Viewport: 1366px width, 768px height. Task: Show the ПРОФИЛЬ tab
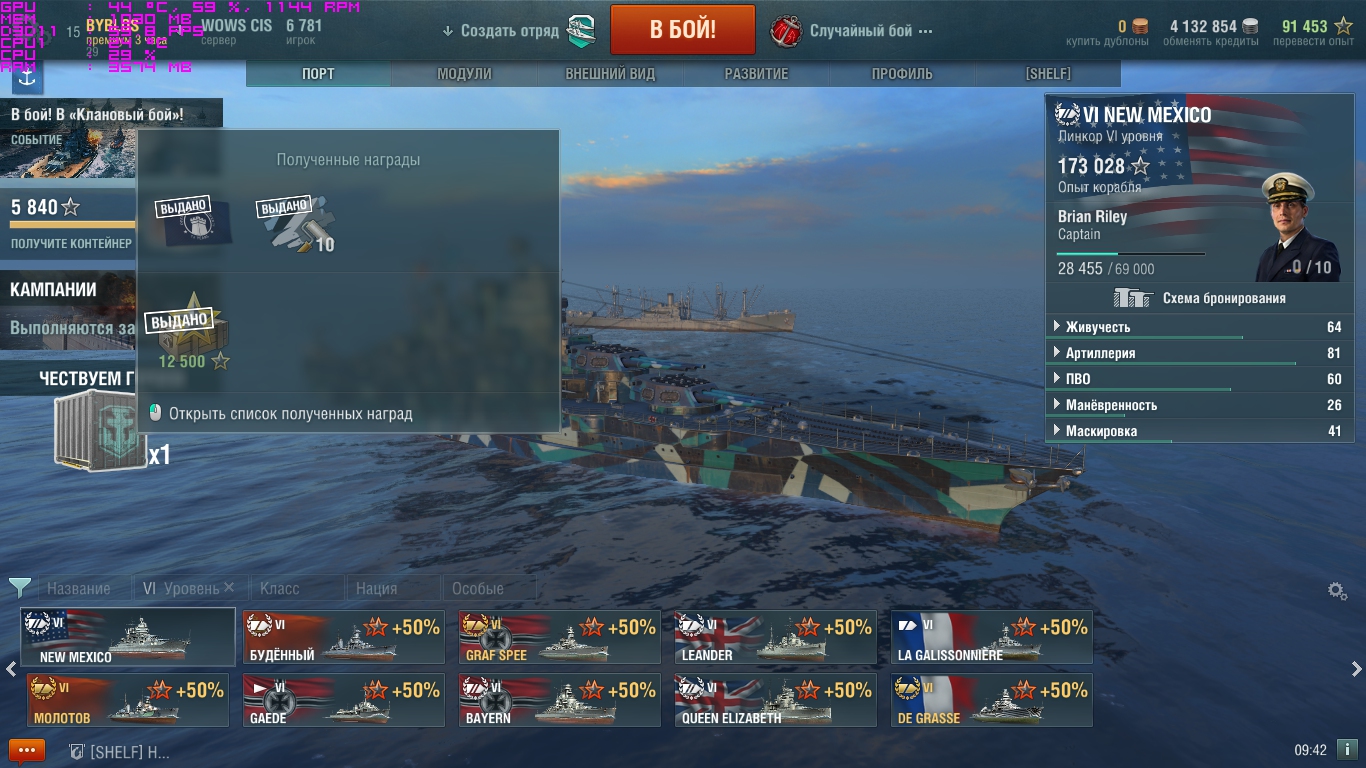(x=901, y=74)
